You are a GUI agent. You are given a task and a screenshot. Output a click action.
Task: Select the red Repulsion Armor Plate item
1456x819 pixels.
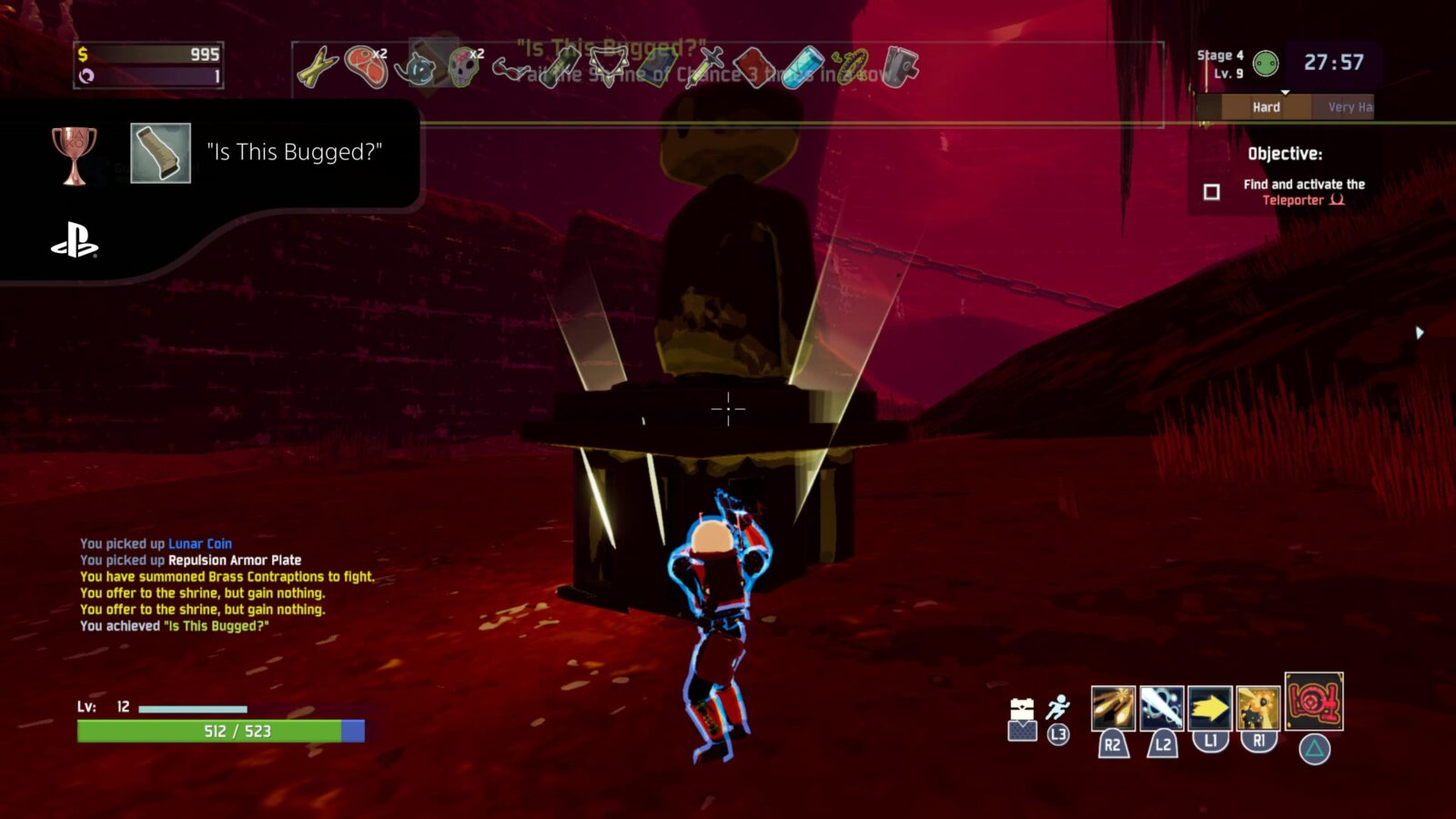[754, 66]
